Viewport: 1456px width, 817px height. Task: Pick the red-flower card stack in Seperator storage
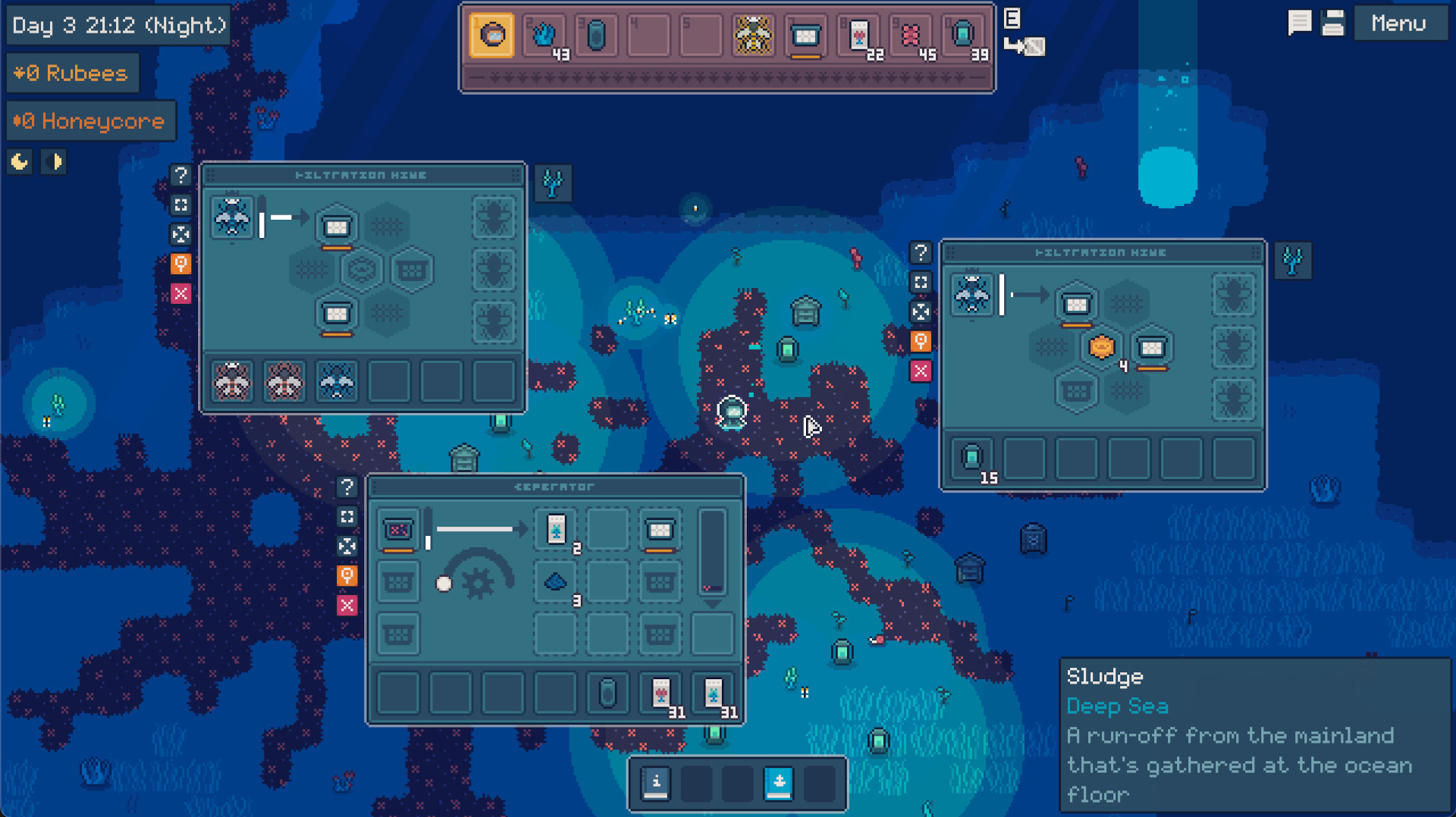coord(661,693)
